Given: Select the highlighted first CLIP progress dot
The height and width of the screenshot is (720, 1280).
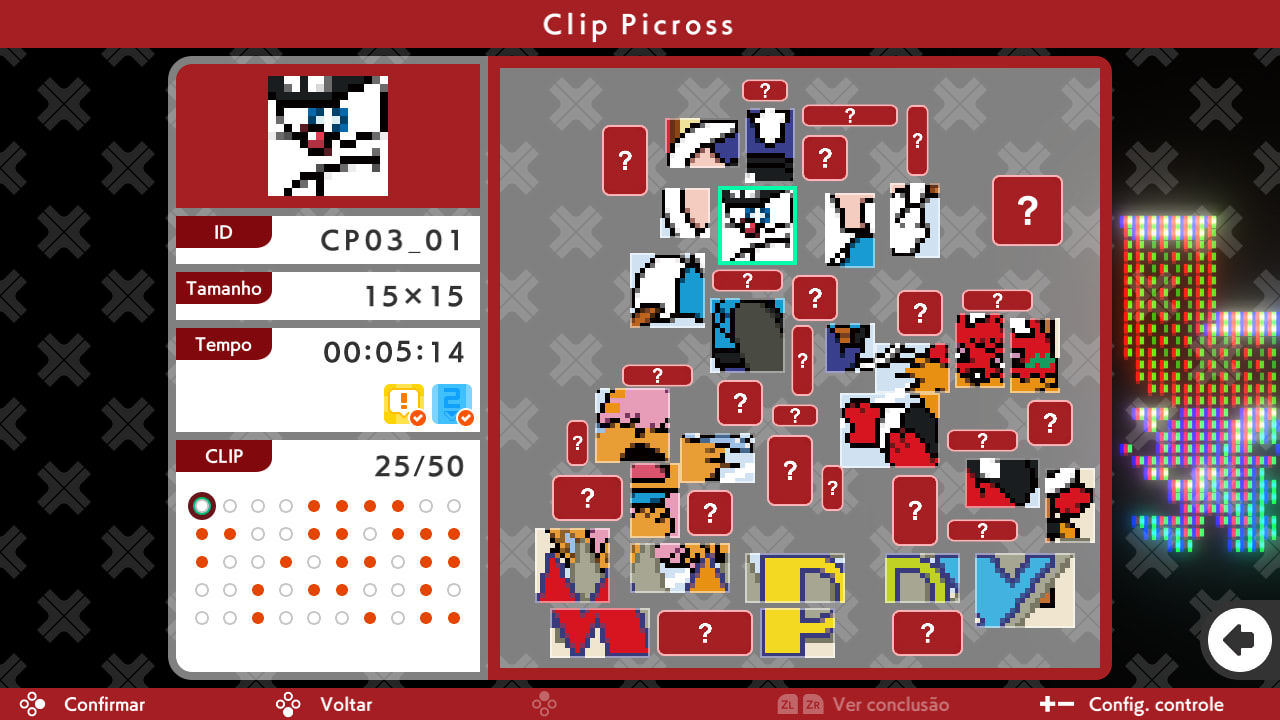Looking at the screenshot, I should [x=202, y=506].
